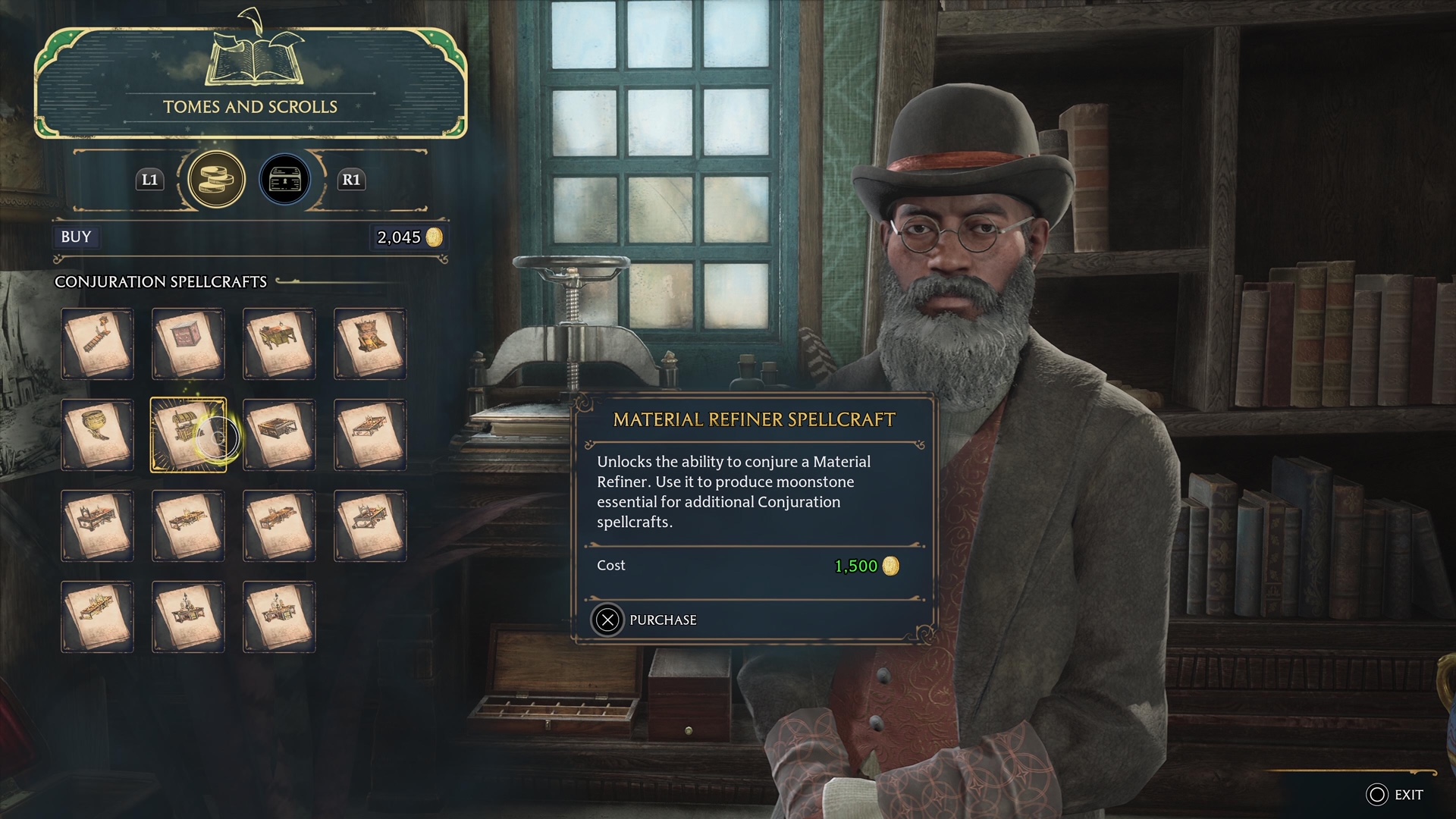
Task: Choose the red cube spellcraft scroll
Action: (x=188, y=344)
